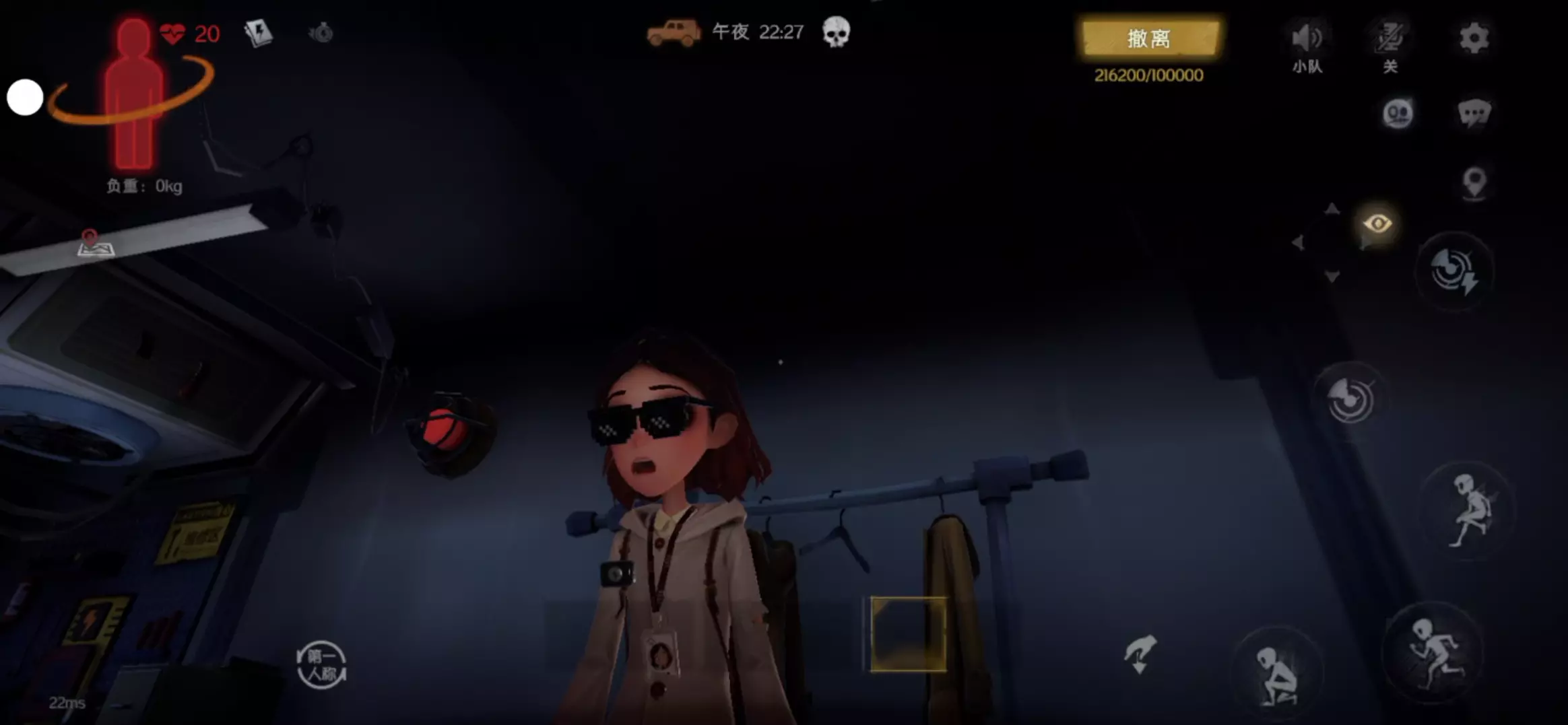Open the lightning card icon
This screenshot has height=725, width=1568.
click(x=258, y=32)
